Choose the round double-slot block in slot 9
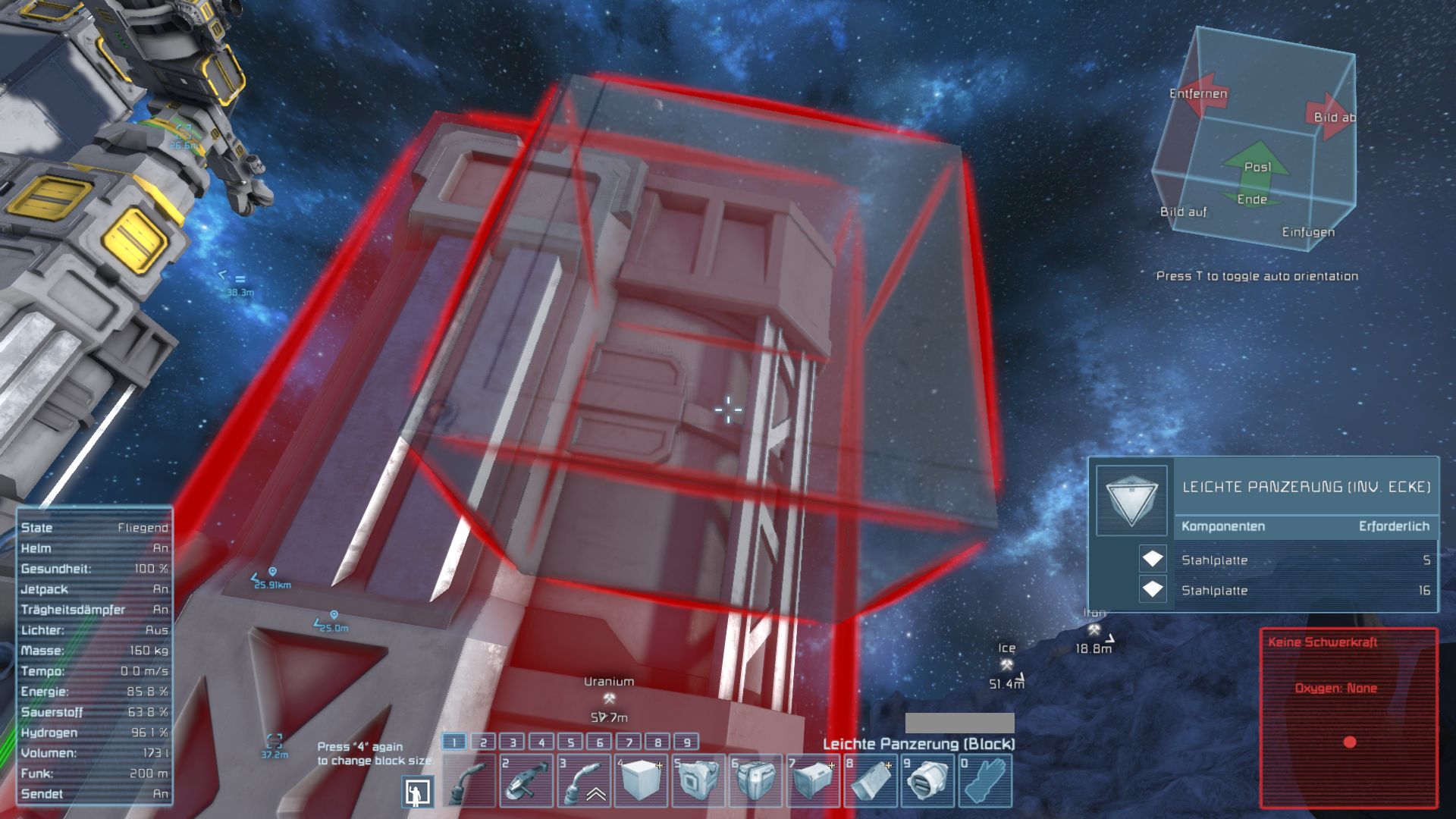Screen dimensions: 1456x819 tap(927, 780)
